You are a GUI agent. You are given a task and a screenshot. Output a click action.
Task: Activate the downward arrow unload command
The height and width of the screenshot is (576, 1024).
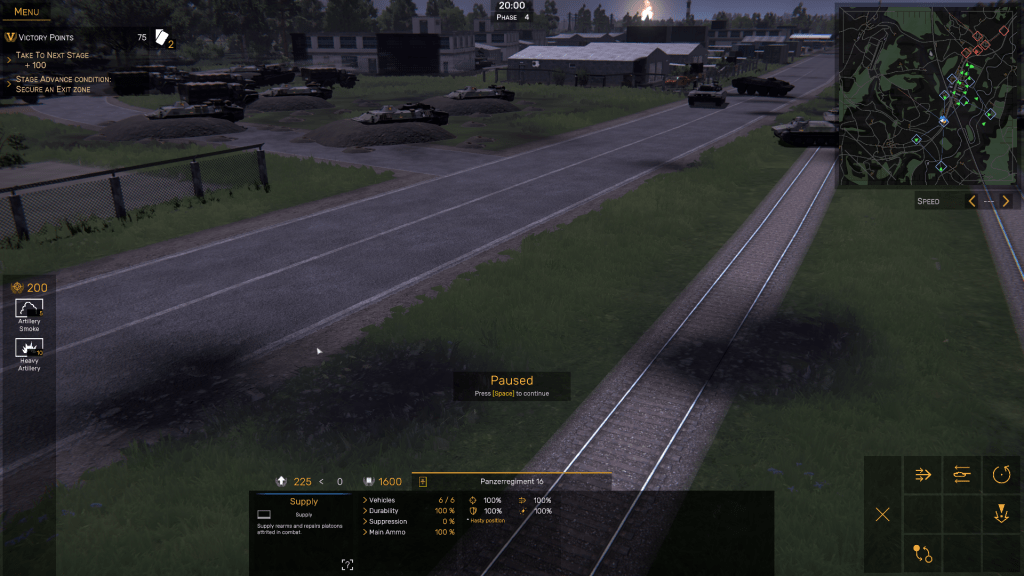pyautogui.click(x=1001, y=514)
